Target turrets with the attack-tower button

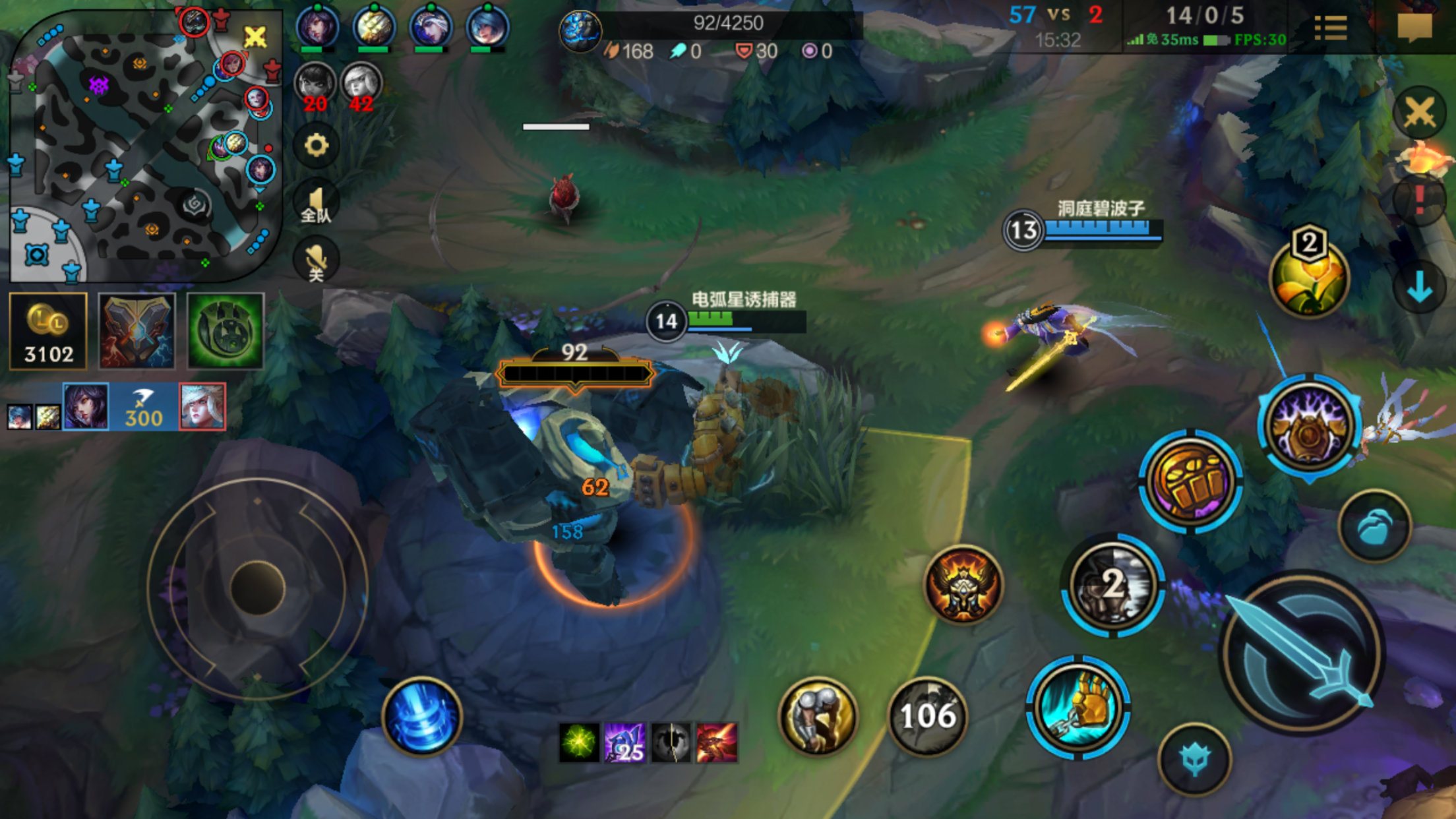point(1194,760)
